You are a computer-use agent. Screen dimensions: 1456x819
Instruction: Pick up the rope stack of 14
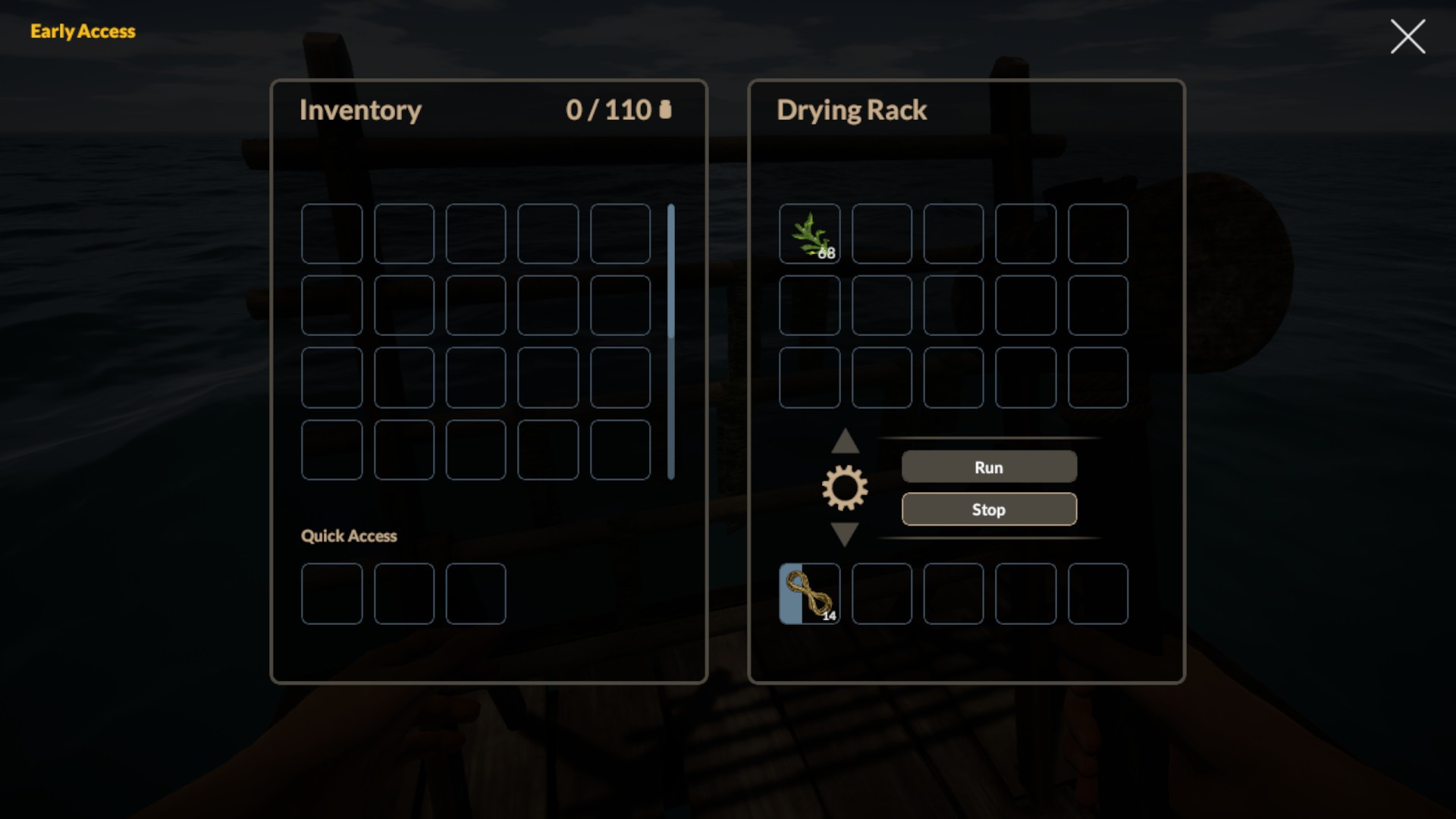pyautogui.click(x=809, y=594)
